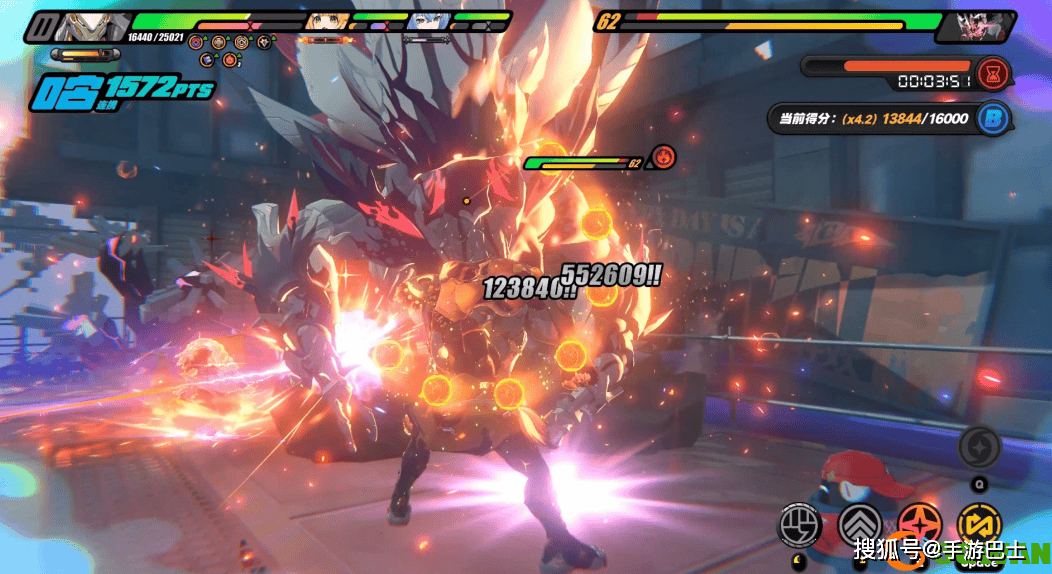This screenshot has width=1052, height=574.
Task: Activate the grey swirl ultimate skill icon
Action: click(979, 447)
